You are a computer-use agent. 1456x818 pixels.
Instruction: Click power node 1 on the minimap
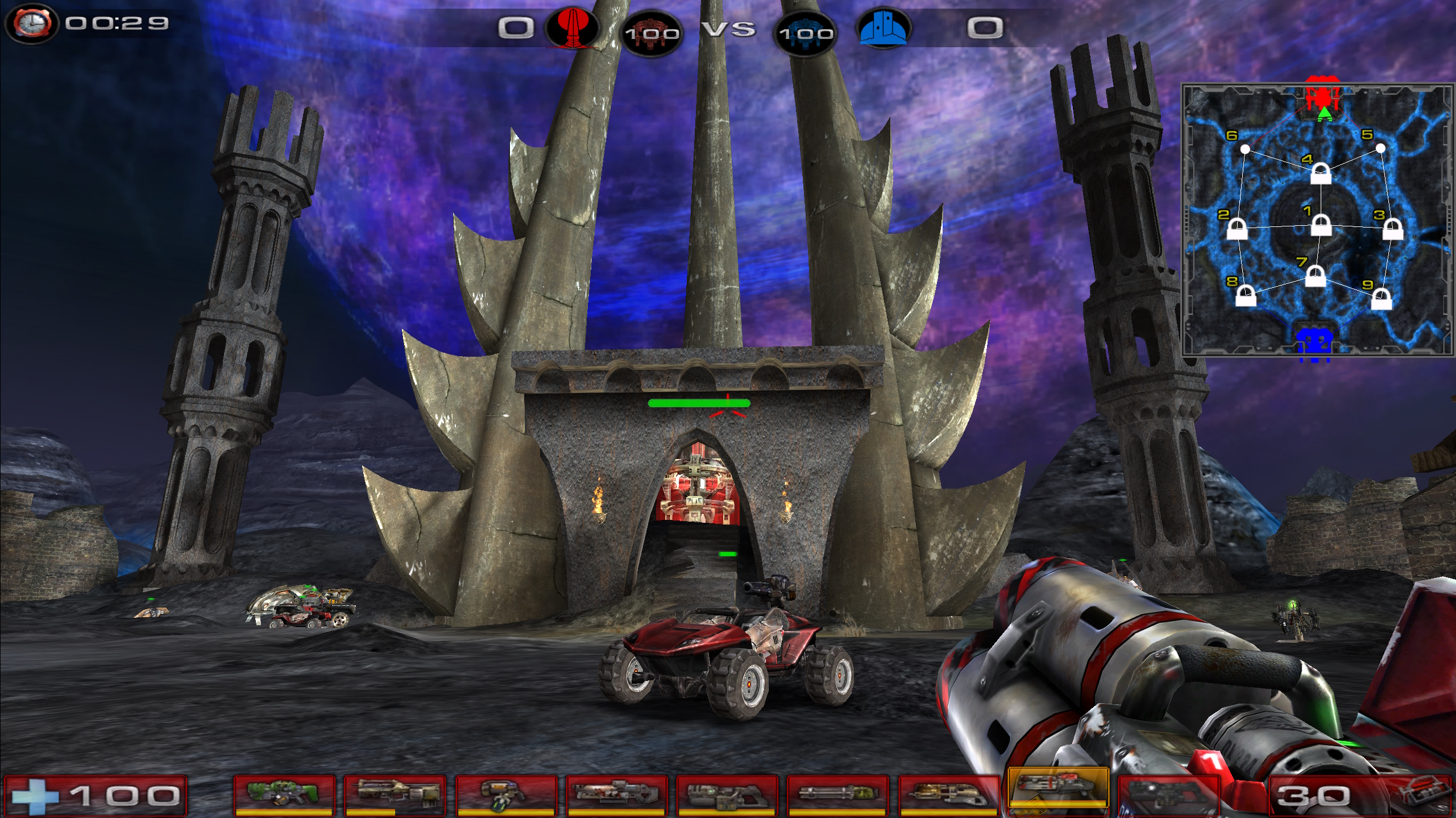point(1321,225)
